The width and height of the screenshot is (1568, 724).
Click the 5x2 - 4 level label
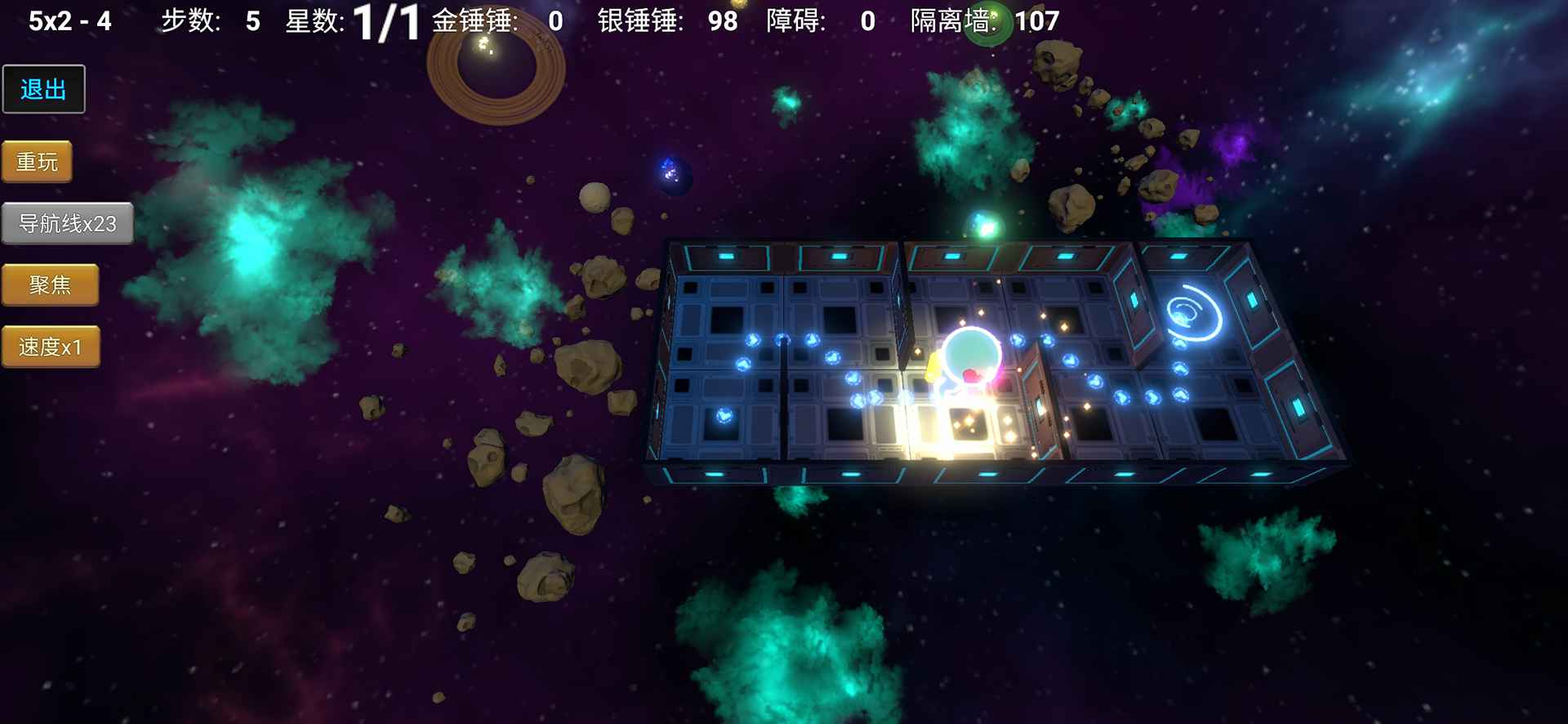coord(71,20)
